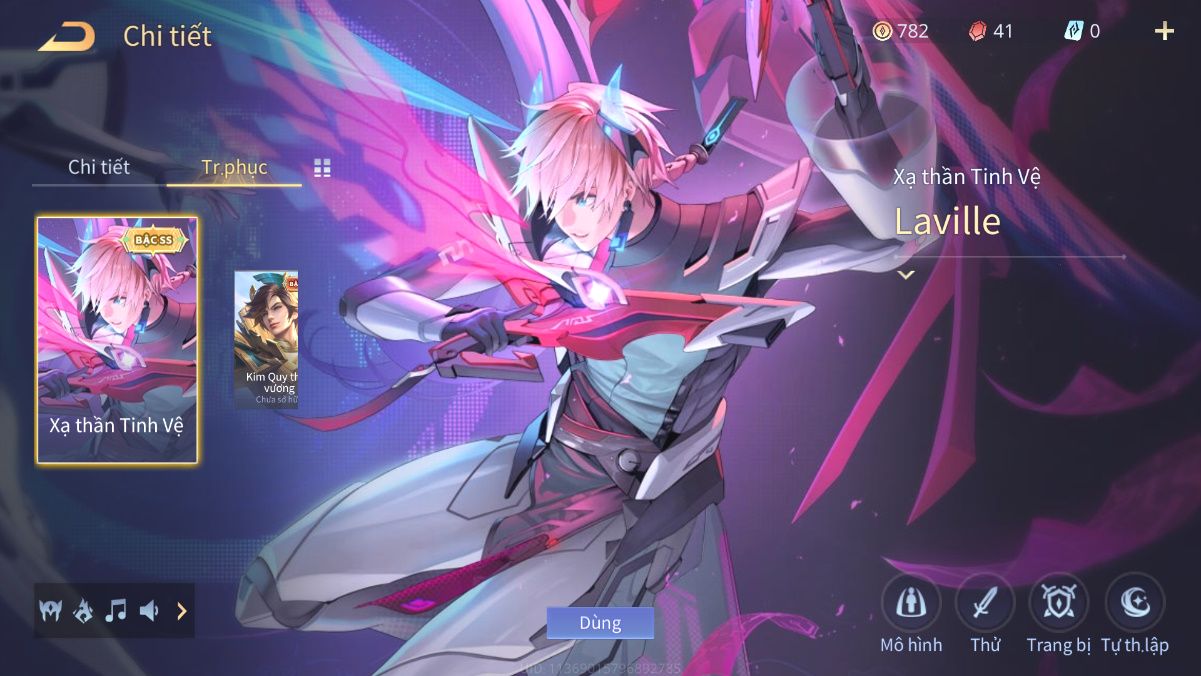Go back using the return arrow
This screenshot has width=1201, height=676.
coord(67,36)
